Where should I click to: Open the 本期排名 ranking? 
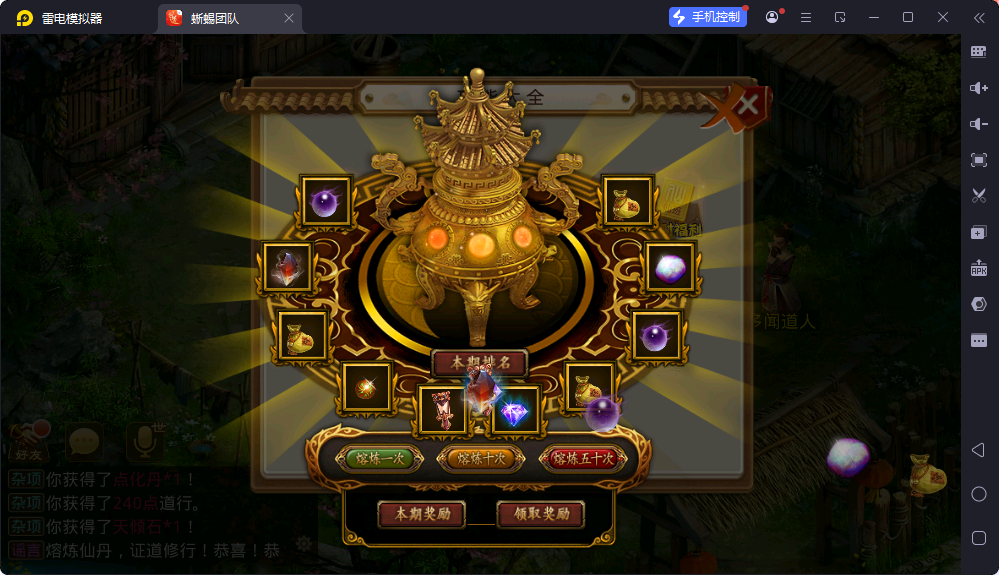(480, 362)
